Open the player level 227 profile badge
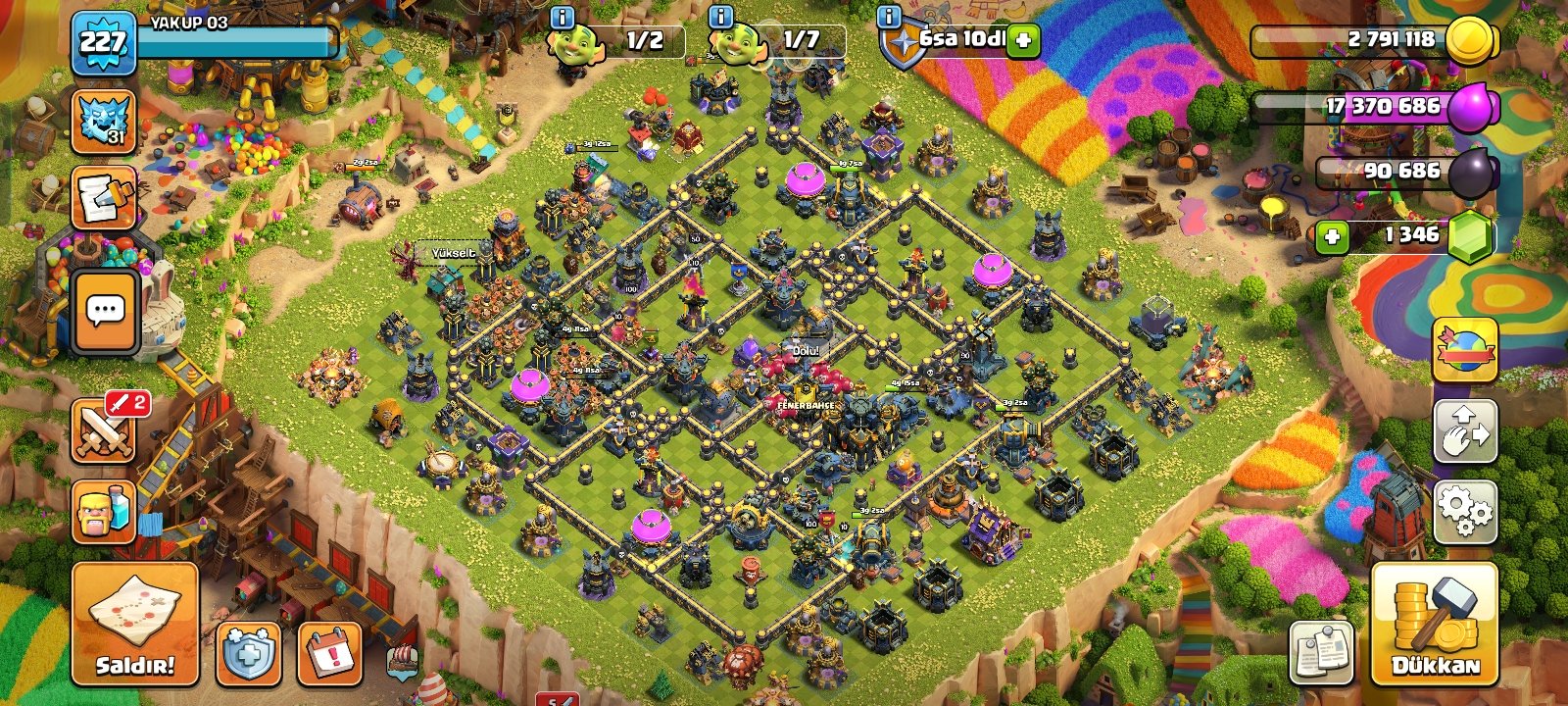1568x706 pixels. coord(103,43)
